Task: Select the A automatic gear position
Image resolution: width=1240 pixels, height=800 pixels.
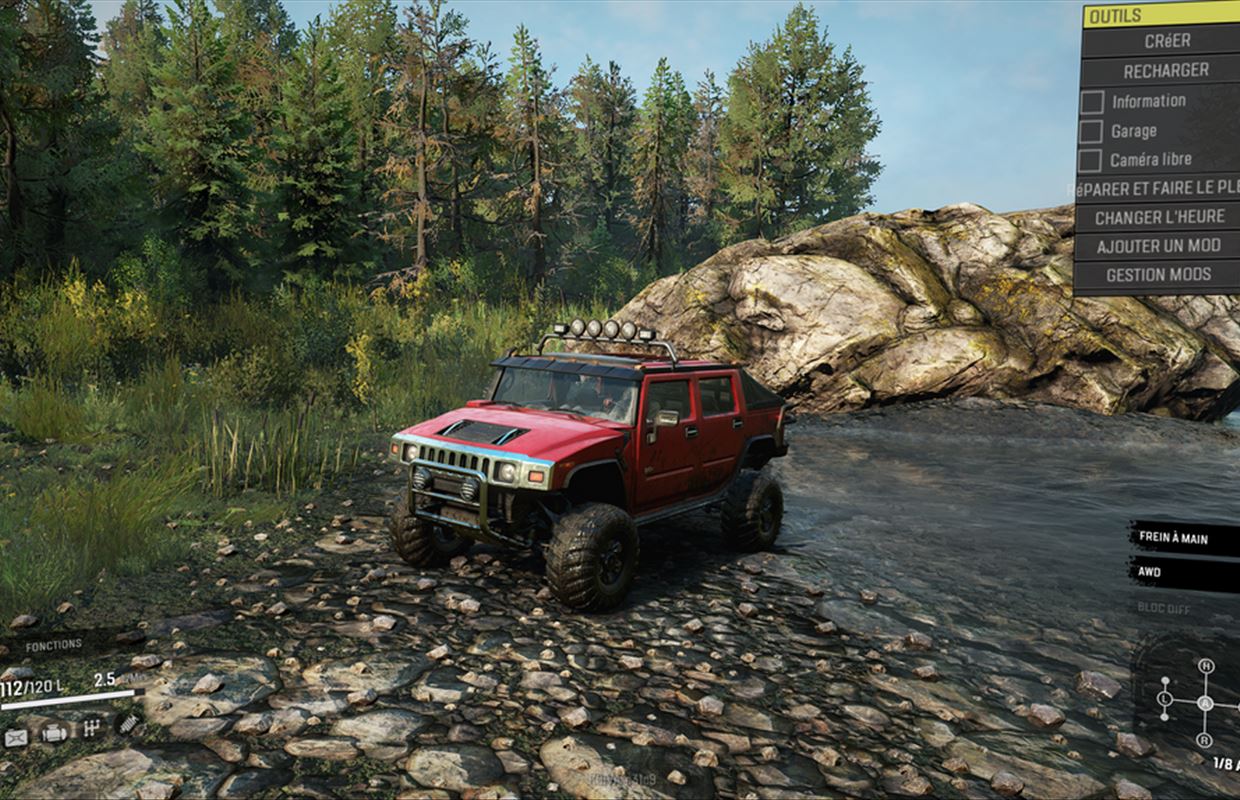Action: coord(1206,703)
